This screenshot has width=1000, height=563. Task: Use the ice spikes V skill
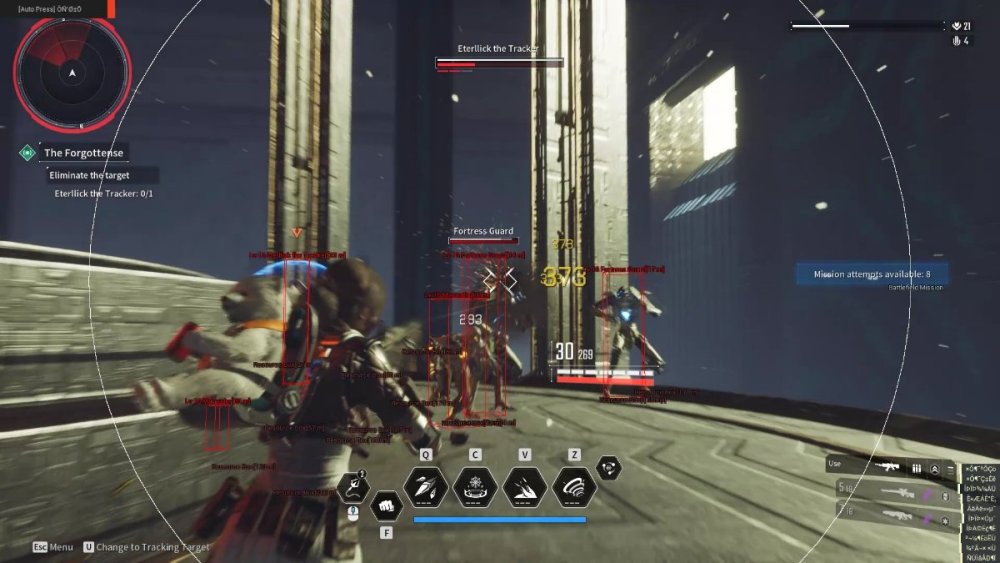[525, 486]
